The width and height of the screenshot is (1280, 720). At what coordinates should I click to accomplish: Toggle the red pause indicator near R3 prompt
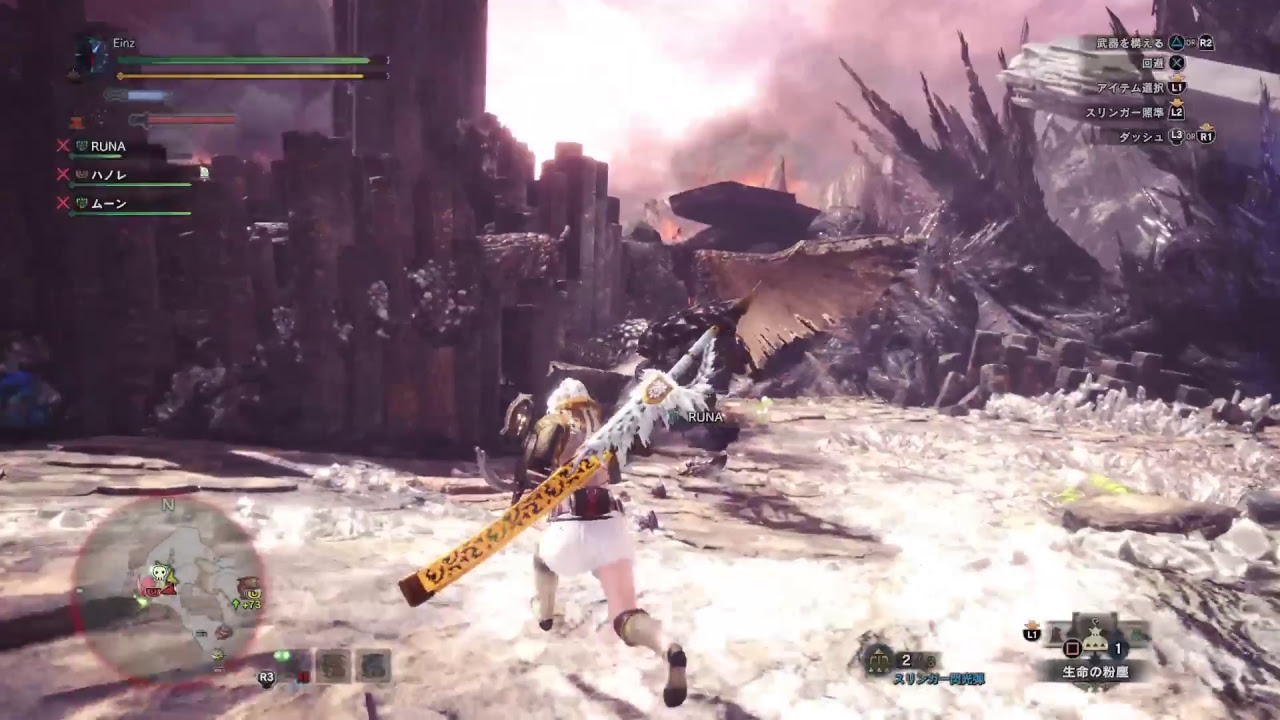(x=304, y=678)
